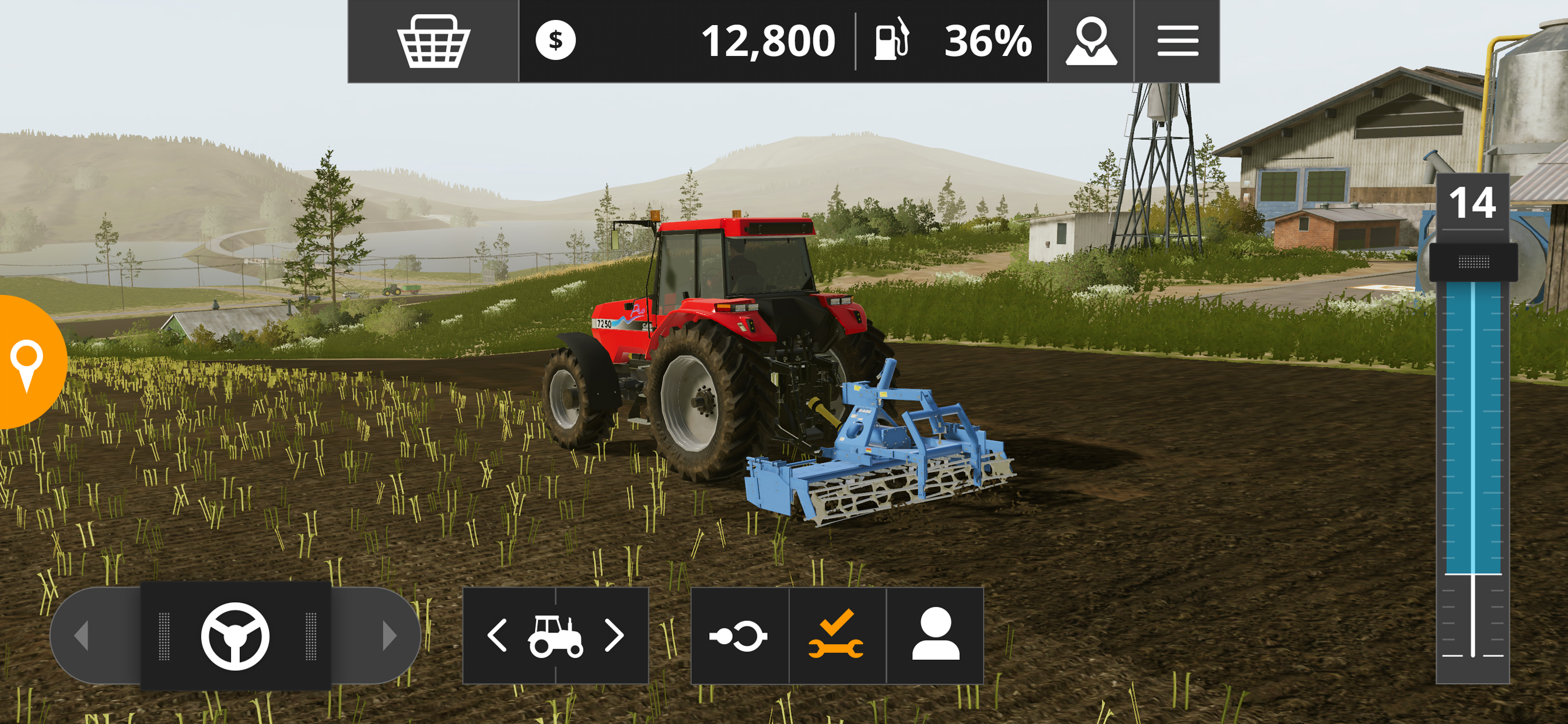
Task: Click the dollar currency icon
Action: (556, 41)
